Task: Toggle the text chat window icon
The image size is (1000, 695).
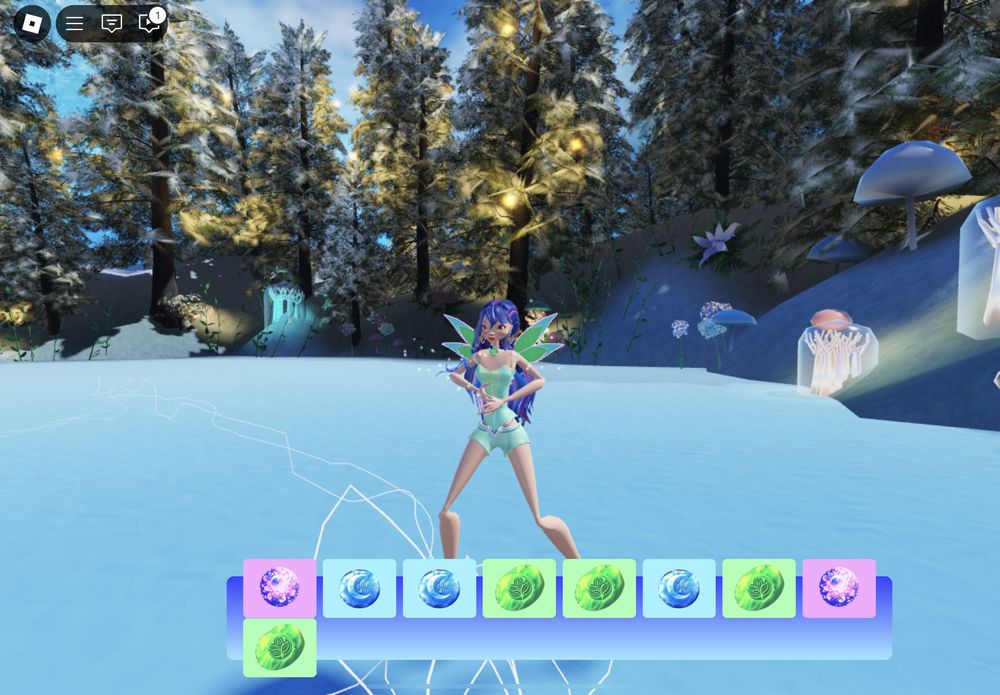Action: coord(112,24)
